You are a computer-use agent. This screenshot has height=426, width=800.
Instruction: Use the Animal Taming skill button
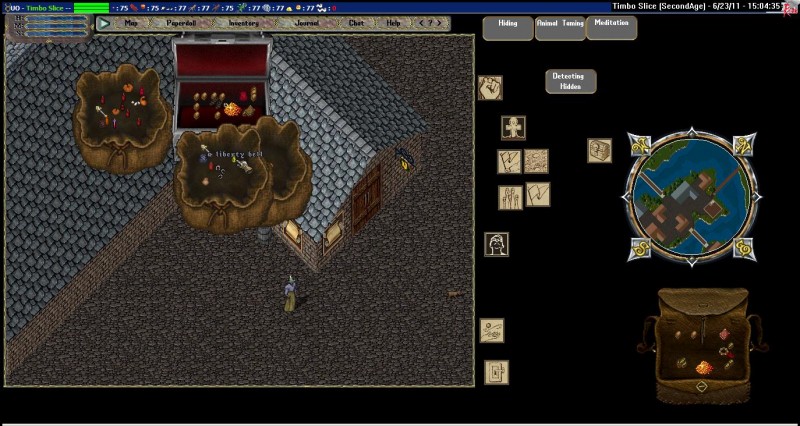tap(560, 27)
